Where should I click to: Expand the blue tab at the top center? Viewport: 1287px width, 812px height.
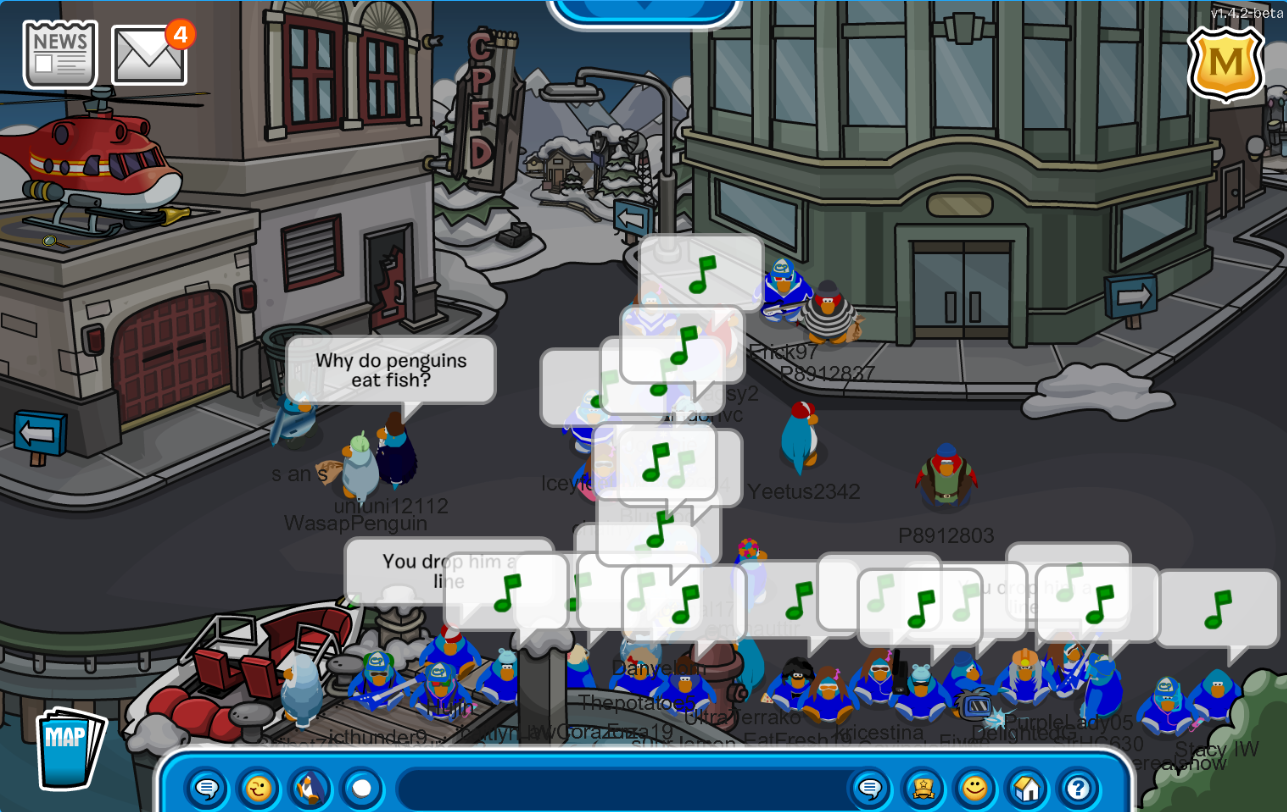pyautogui.click(x=645, y=8)
